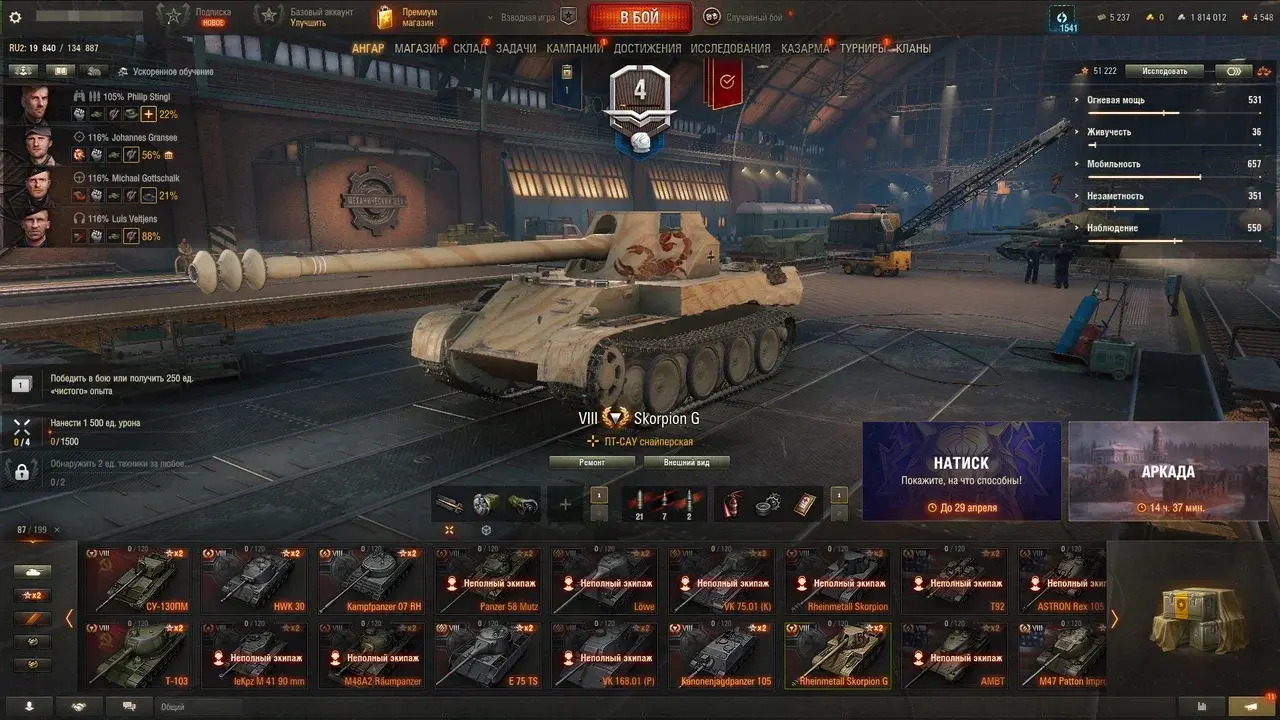This screenshot has width=1280, height=720.
Task: Click the Ремонт button under the tank
Action: [x=592, y=462]
